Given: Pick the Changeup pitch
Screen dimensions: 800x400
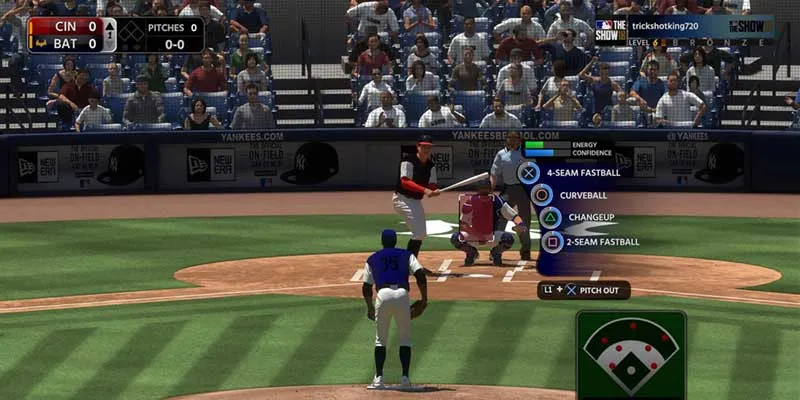Looking at the screenshot, I should (551, 217).
